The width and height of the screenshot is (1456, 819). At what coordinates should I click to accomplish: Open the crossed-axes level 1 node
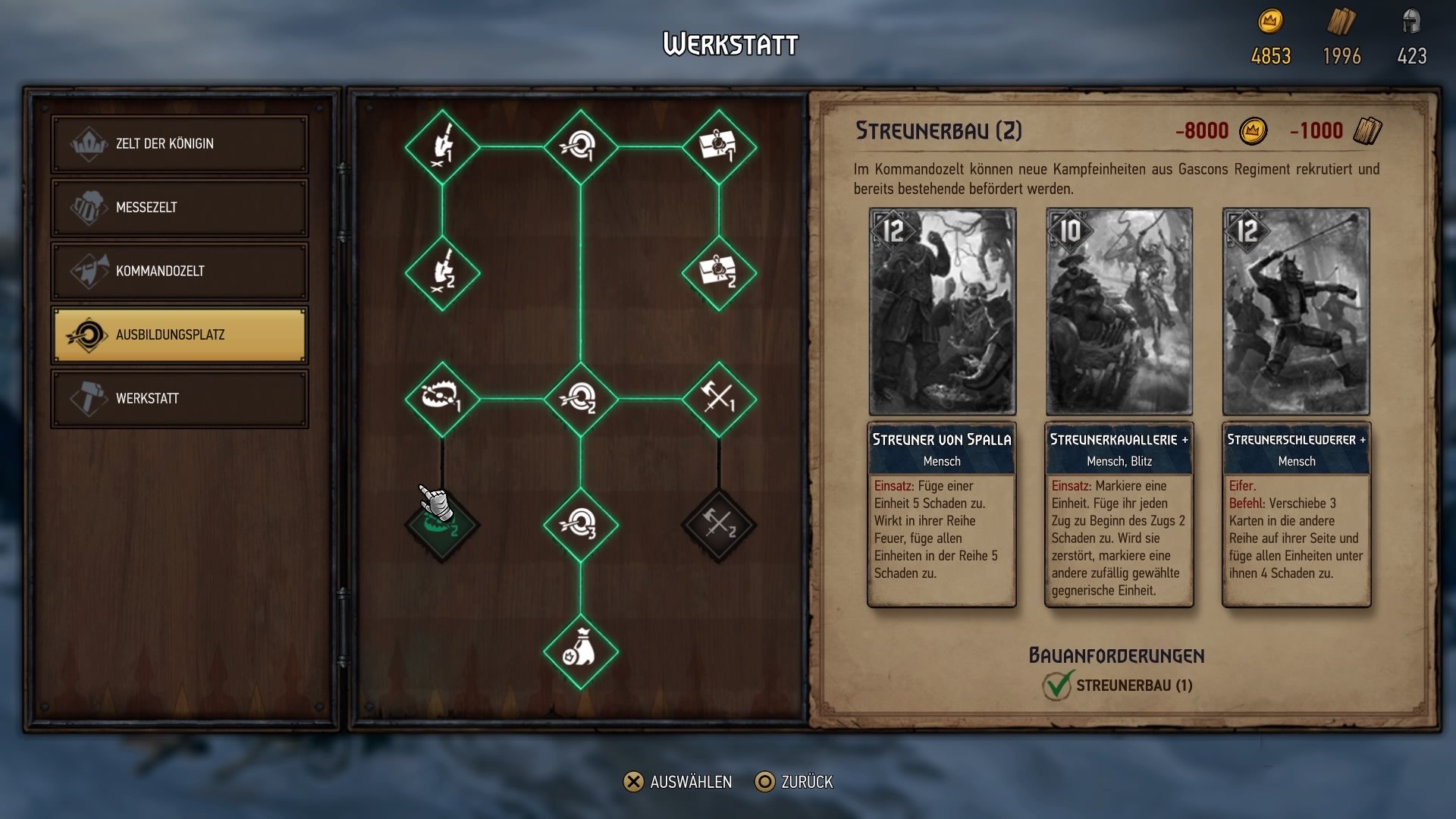(720, 397)
